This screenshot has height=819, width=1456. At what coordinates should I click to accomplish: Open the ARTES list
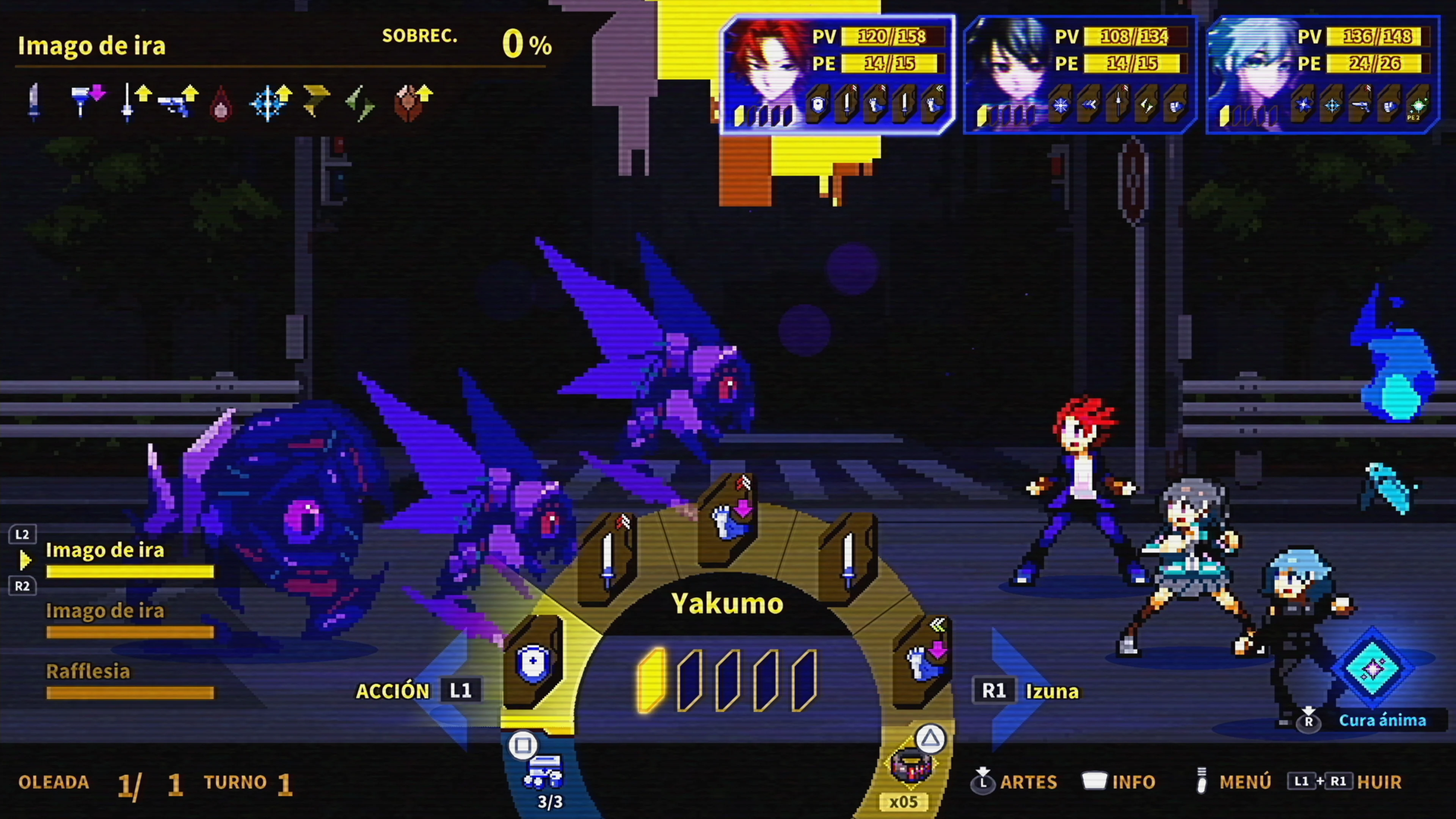[x=1028, y=782]
